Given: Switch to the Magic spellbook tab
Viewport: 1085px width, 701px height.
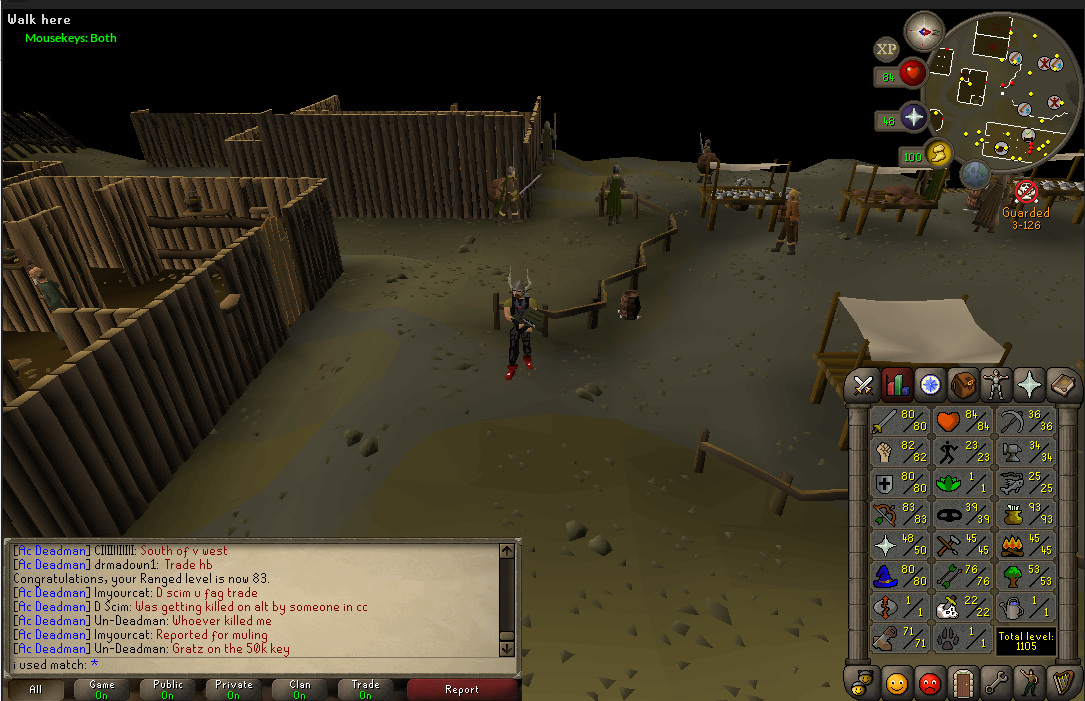Looking at the screenshot, I should click(x=1060, y=384).
